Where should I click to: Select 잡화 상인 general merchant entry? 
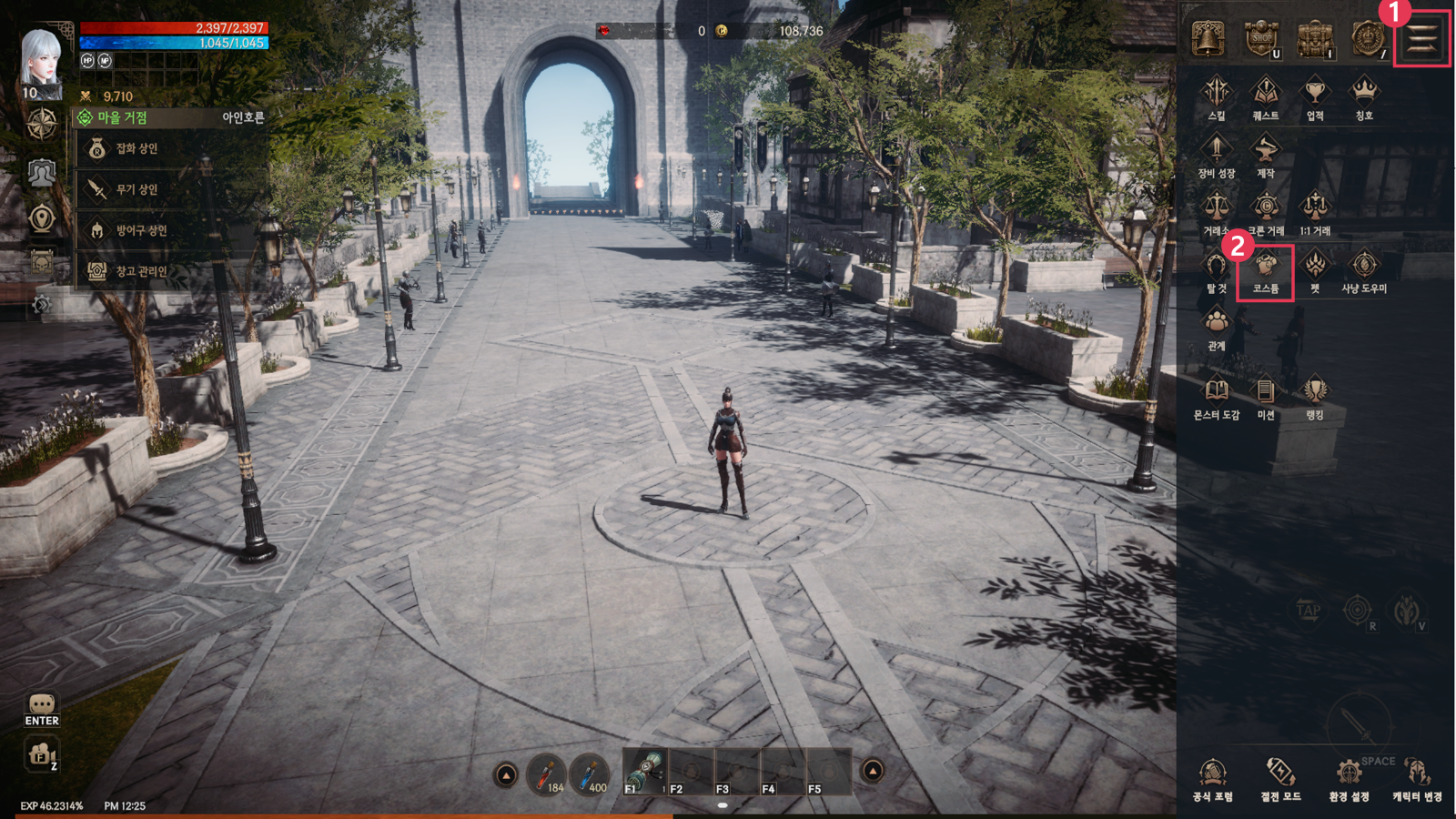(136, 148)
